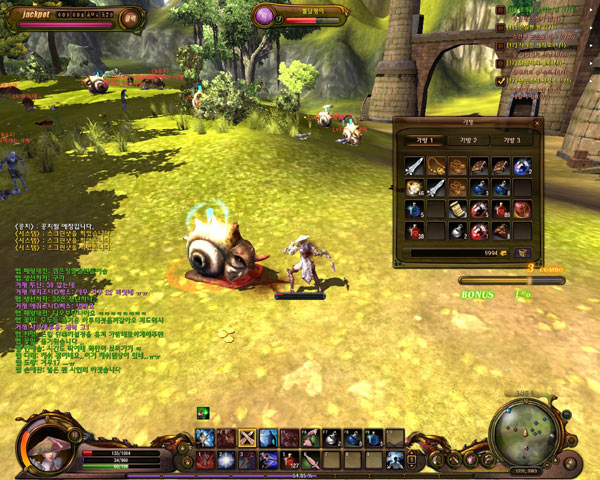Click the crate button beside the gold amount
The height and width of the screenshot is (480, 600).
pyautogui.click(x=521, y=254)
